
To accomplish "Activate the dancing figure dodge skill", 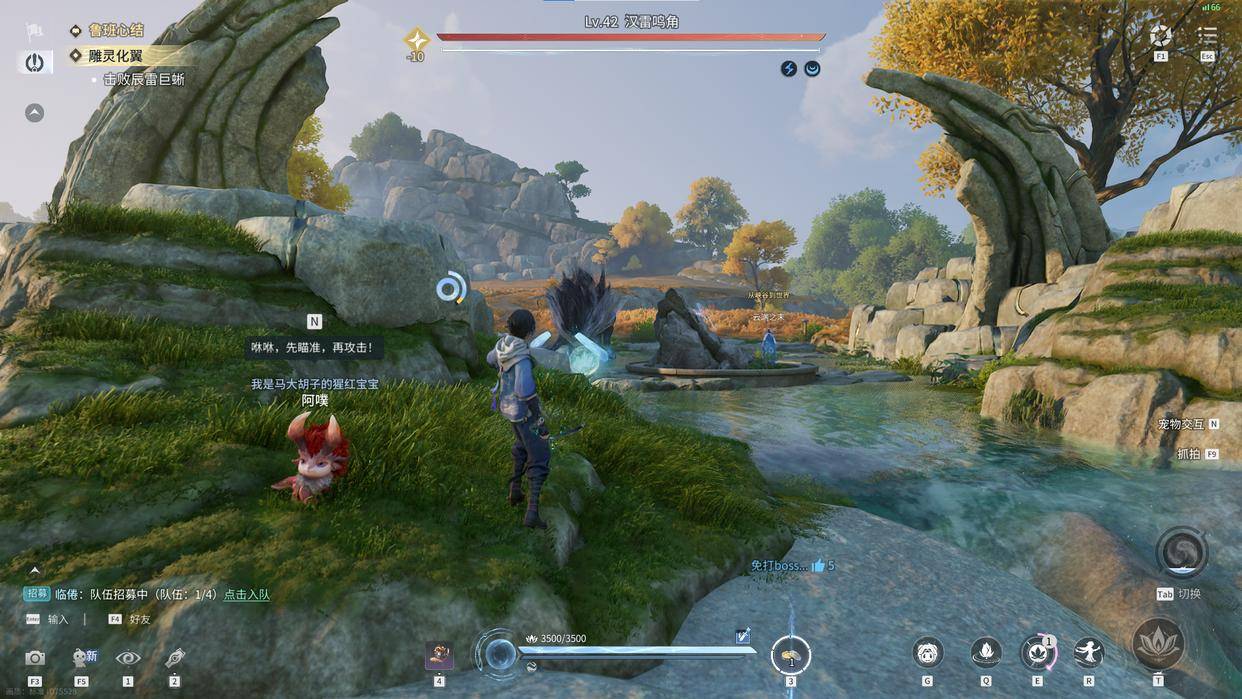I will pos(1088,653).
